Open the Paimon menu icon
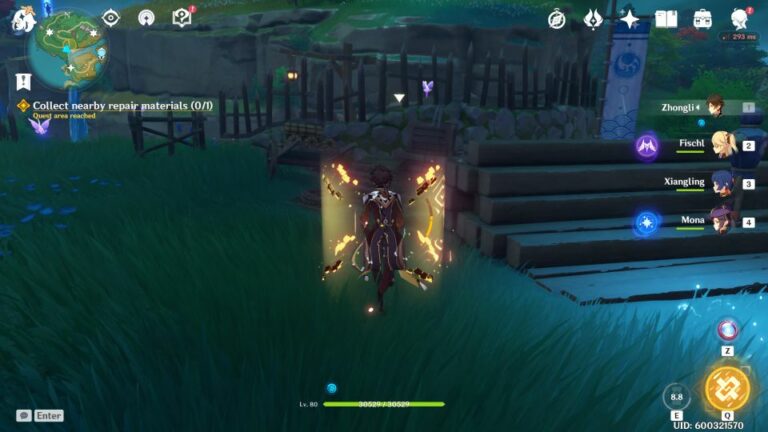This screenshot has height=432, width=768. coord(19,18)
